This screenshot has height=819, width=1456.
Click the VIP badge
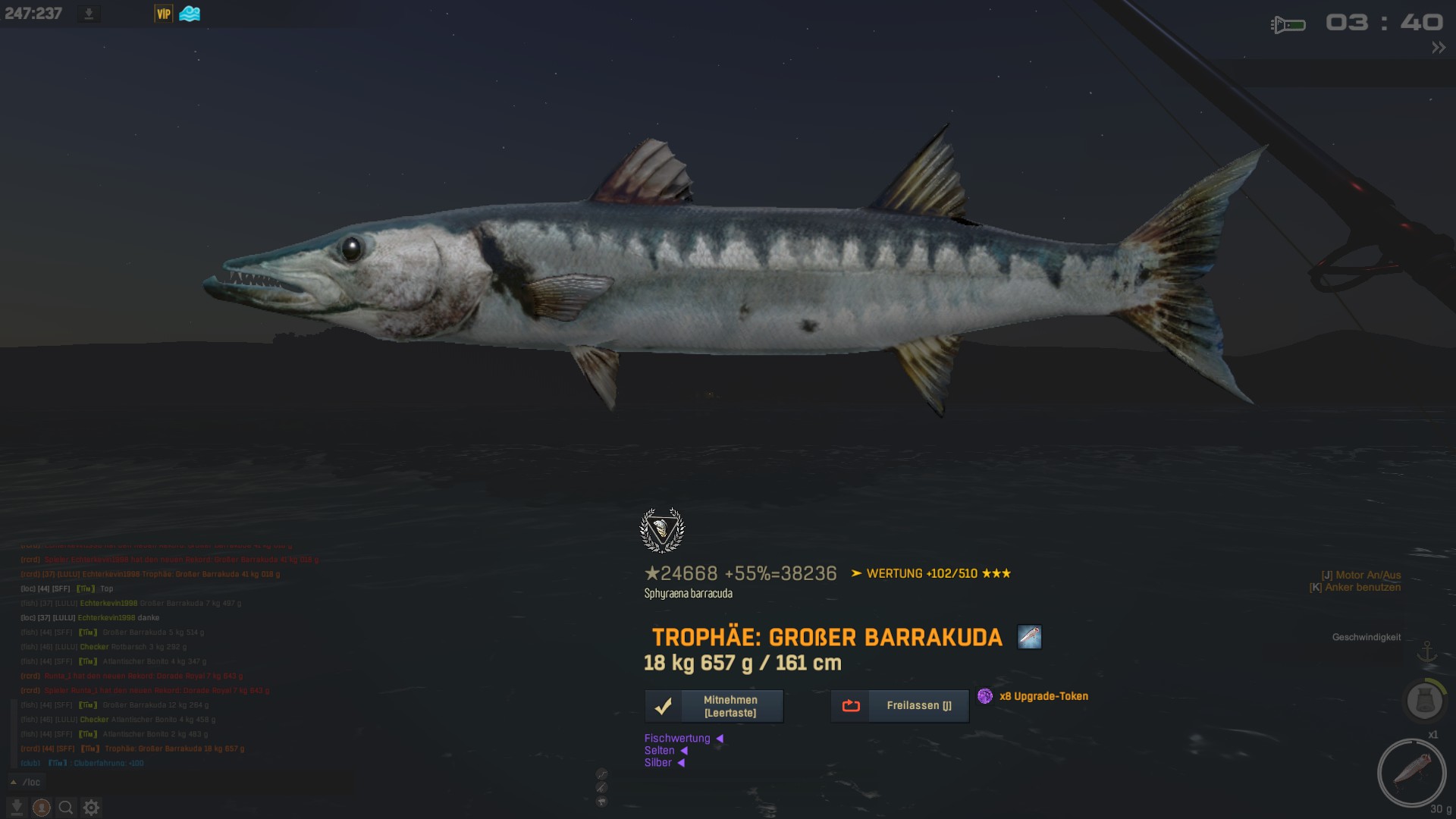(x=164, y=14)
